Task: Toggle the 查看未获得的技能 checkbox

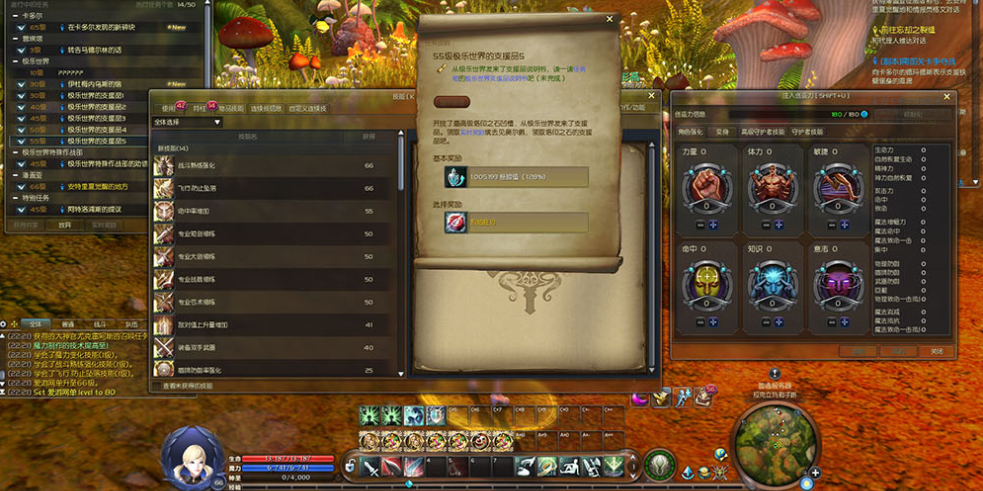Action: (156, 385)
